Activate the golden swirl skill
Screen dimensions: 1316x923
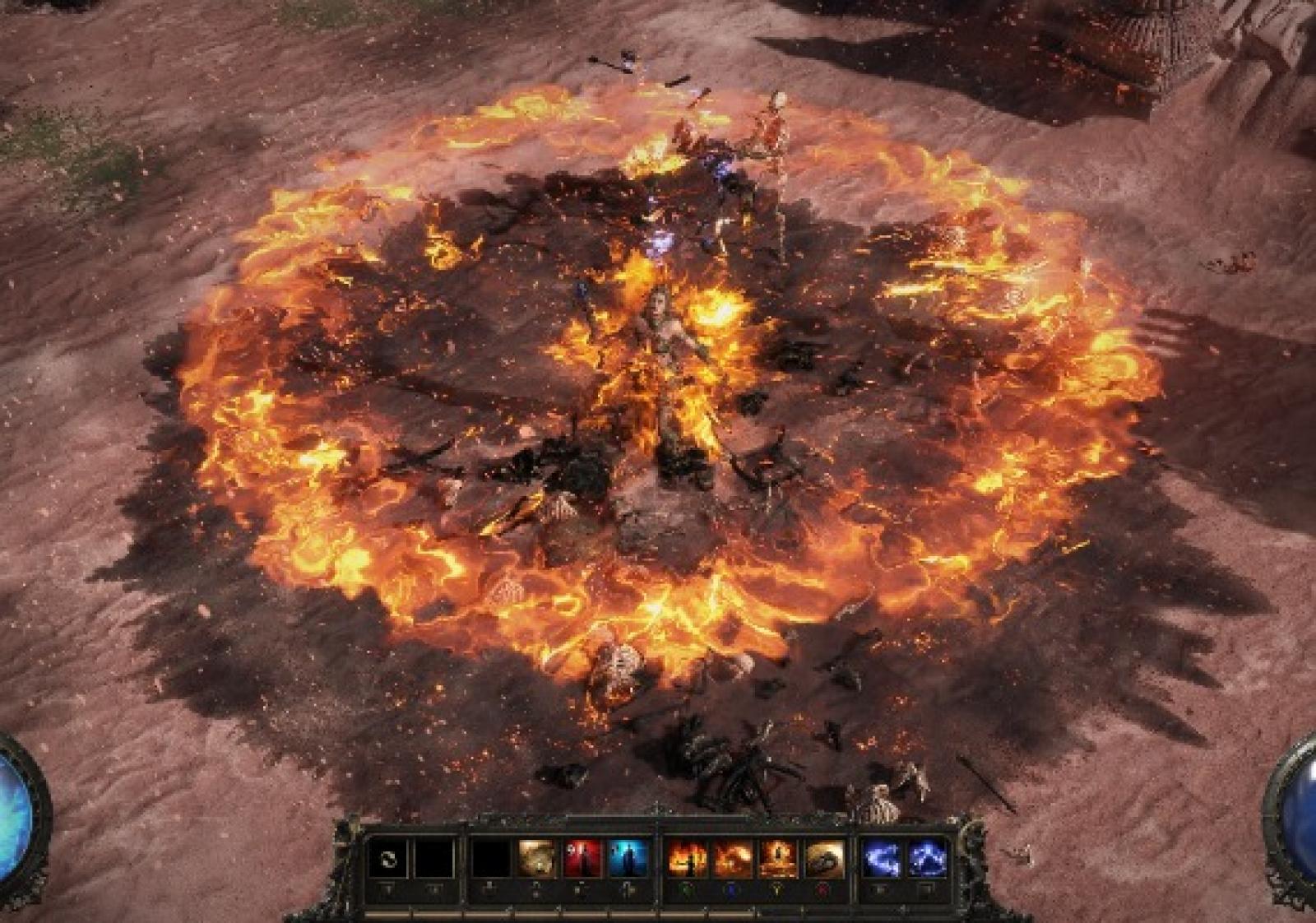(x=536, y=860)
